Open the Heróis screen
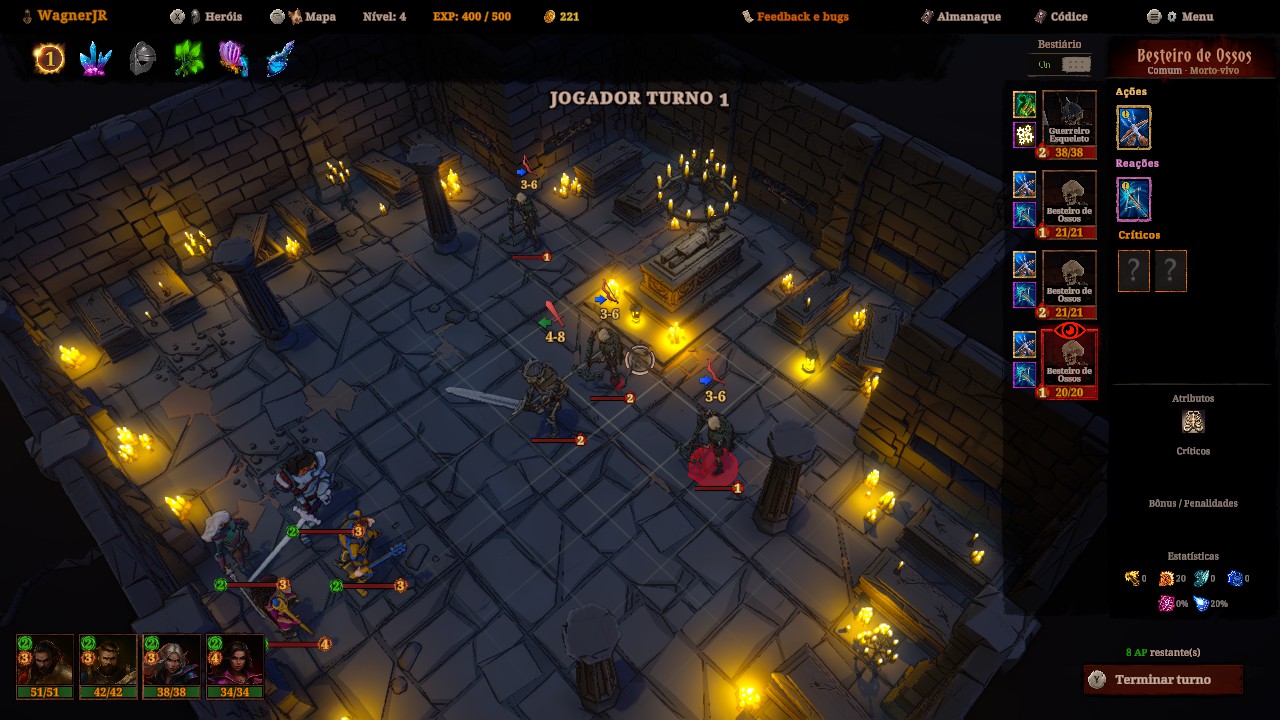The width and height of the screenshot is (1280, 720). coord(216,17)
